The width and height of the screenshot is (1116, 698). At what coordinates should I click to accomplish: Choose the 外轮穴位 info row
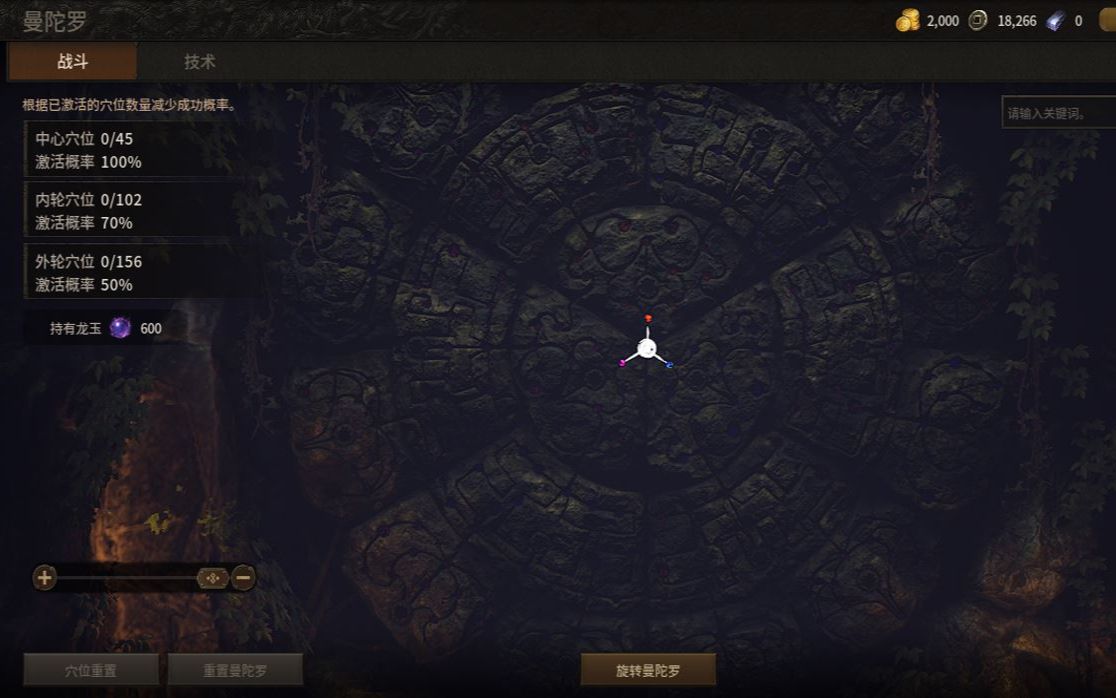click(x=140, y=273)
